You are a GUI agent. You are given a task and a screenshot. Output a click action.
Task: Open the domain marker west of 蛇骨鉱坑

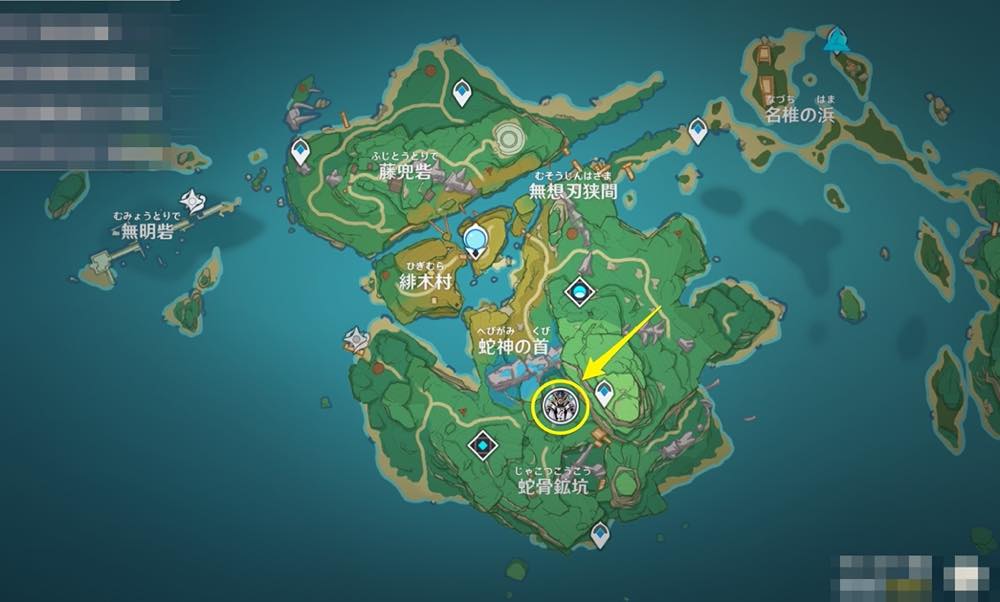coord(484,441)
